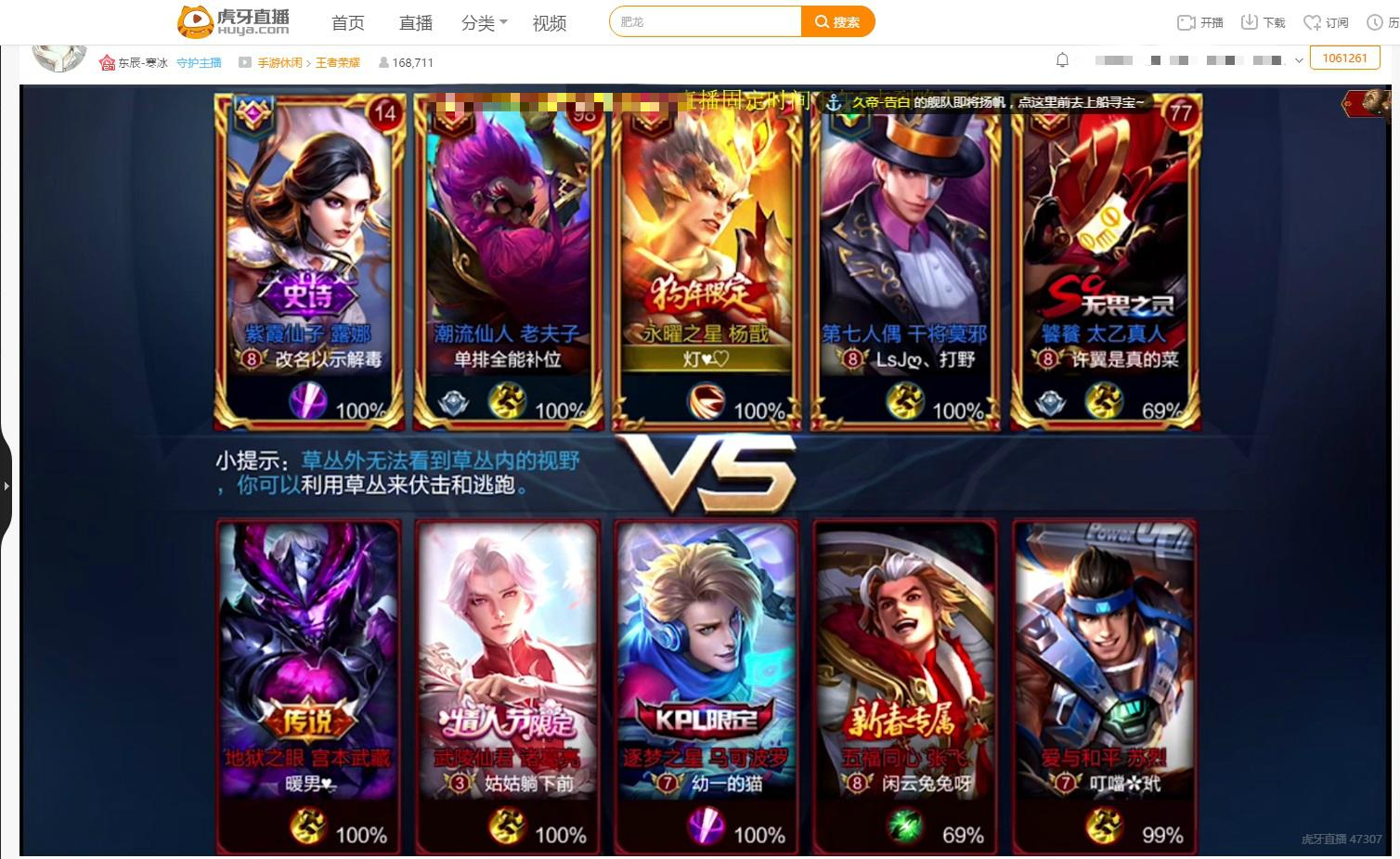
Task: Expand the account chevron near 1061261
Action: coord(1298,60)
